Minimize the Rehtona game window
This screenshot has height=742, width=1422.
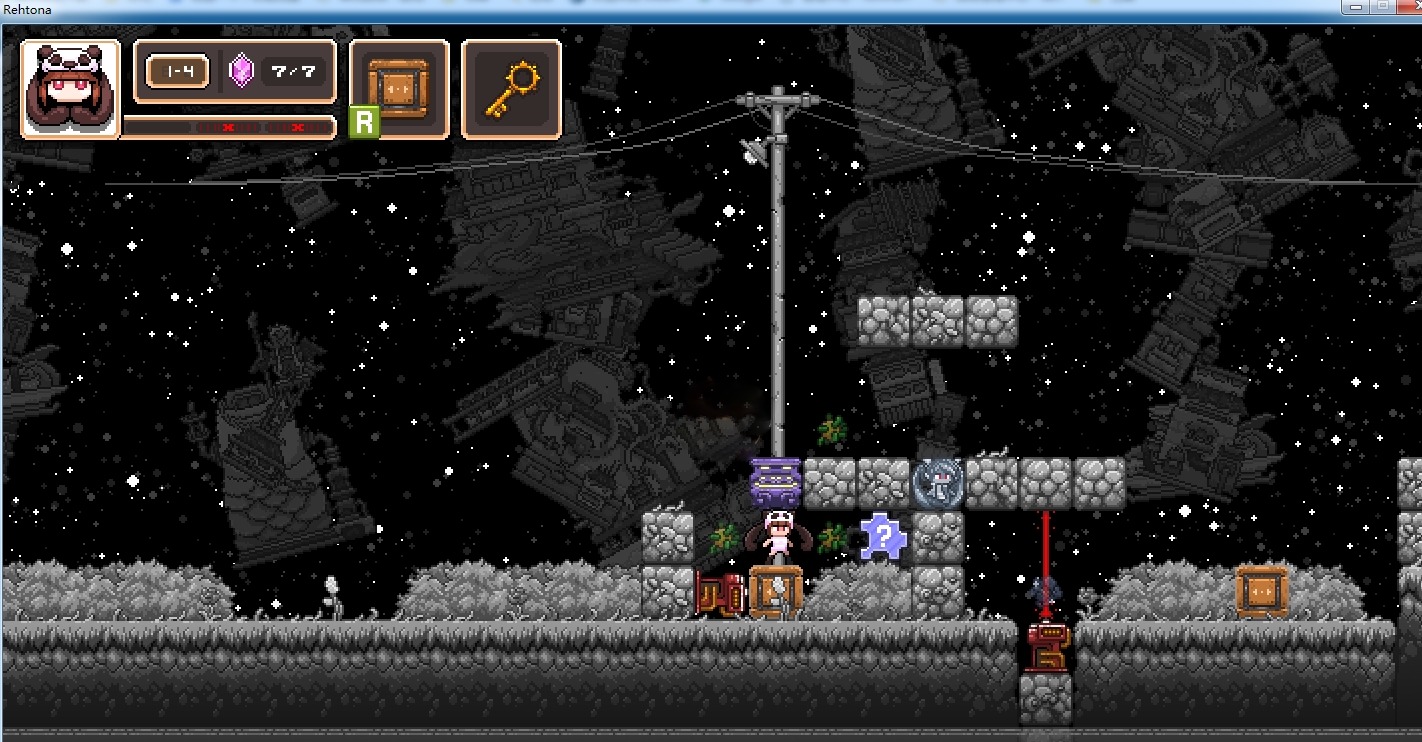point(1356,6)
